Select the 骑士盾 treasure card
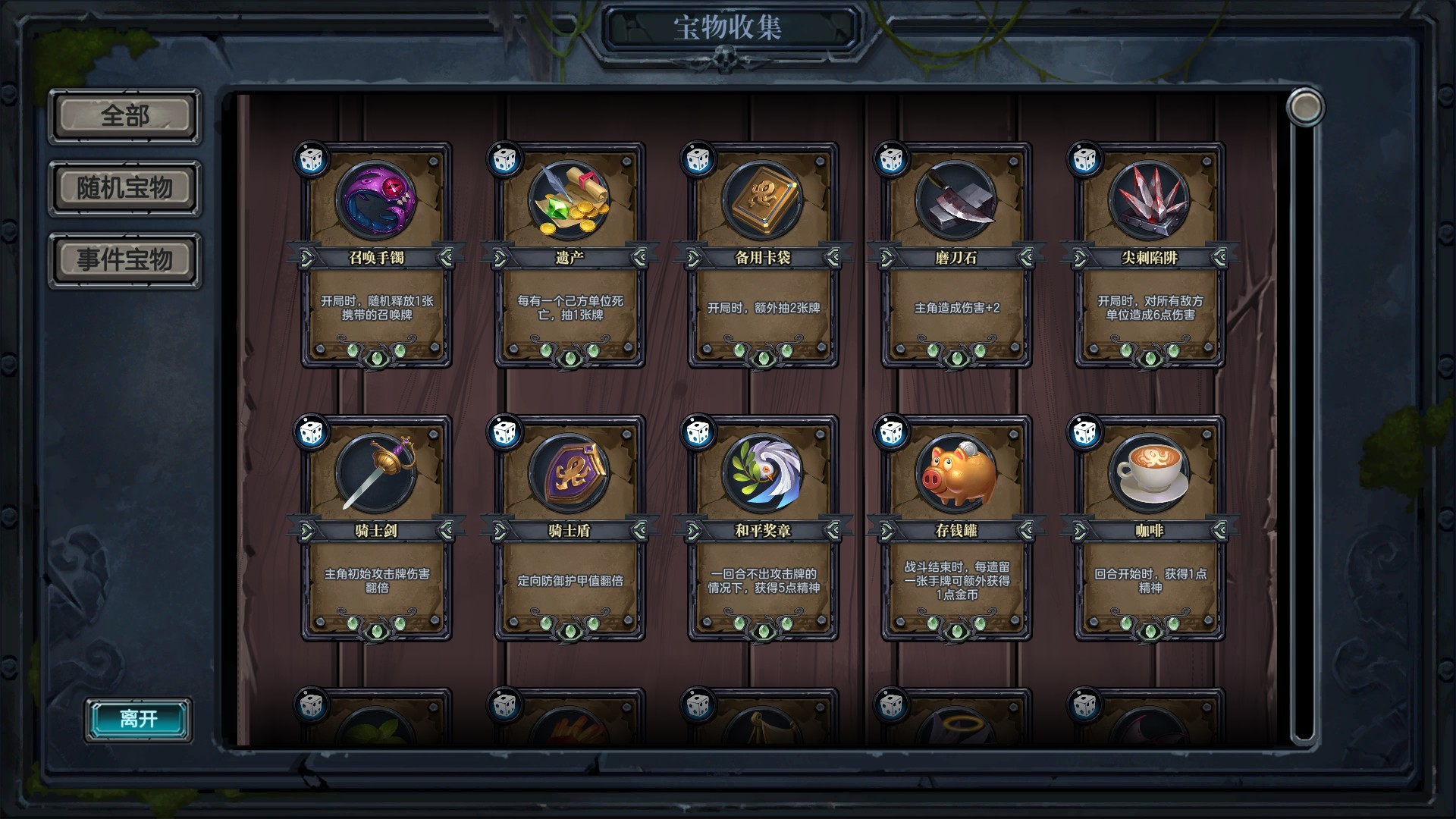Image resolution: width=1456 pixels, height=819 pixels. point(570,529)
